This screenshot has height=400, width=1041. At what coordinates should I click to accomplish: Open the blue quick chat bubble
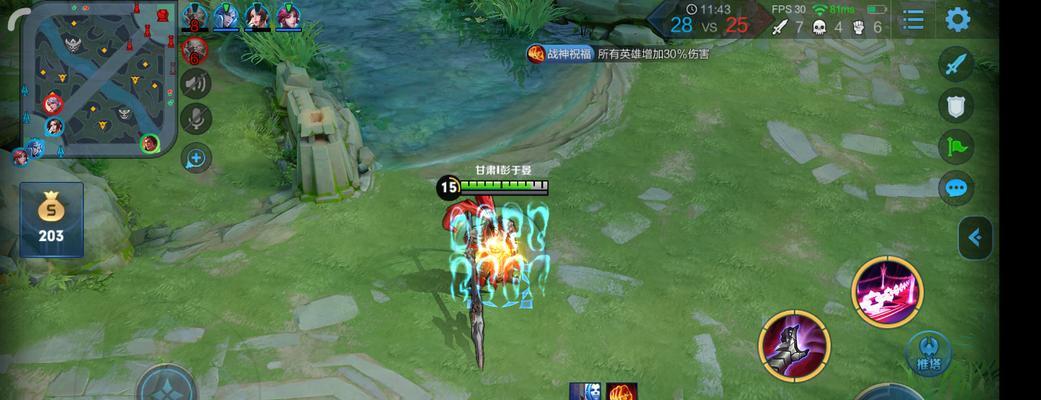[x=957, y=188]
